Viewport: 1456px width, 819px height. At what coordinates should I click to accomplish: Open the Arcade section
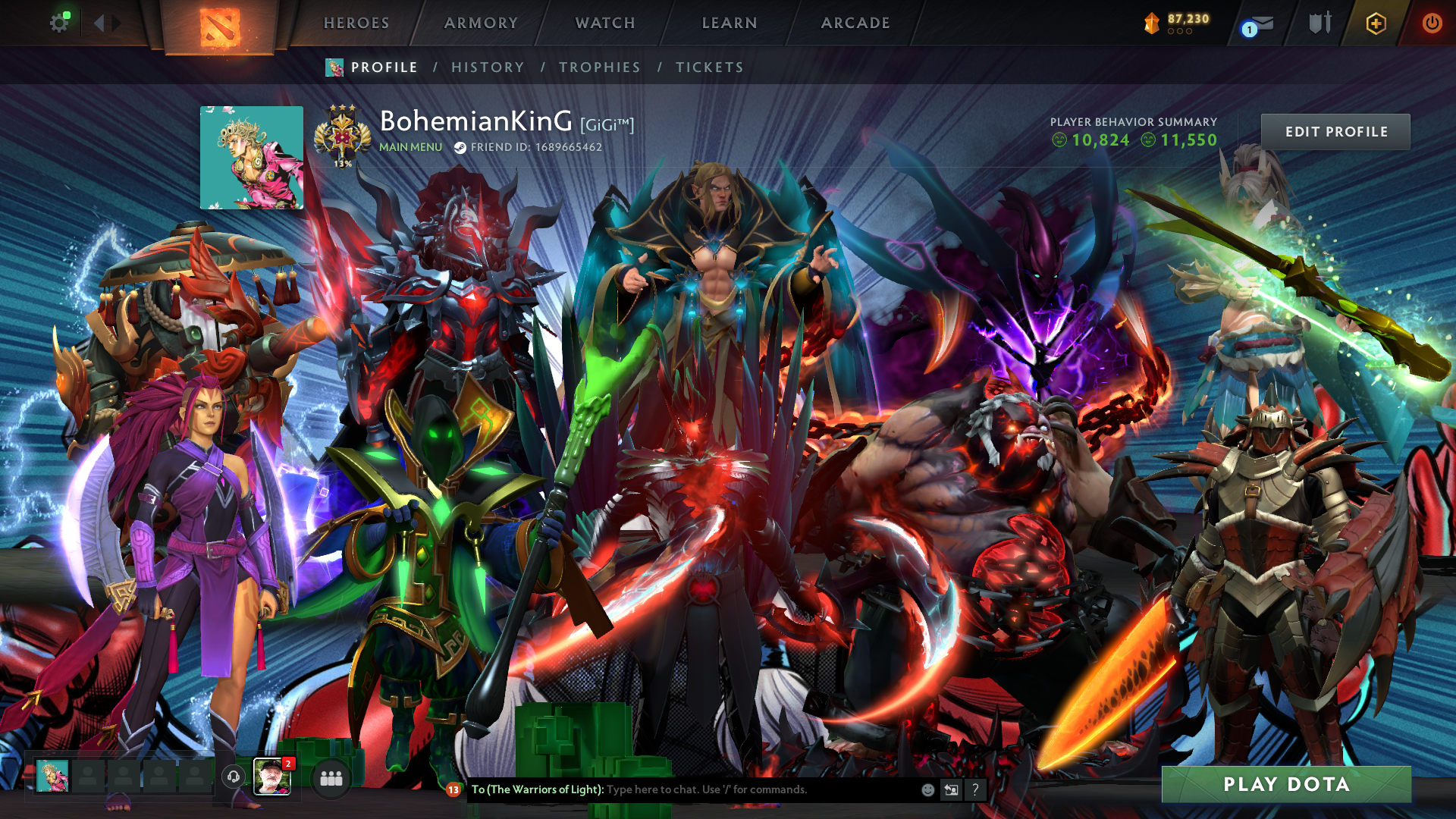(855, 23)
